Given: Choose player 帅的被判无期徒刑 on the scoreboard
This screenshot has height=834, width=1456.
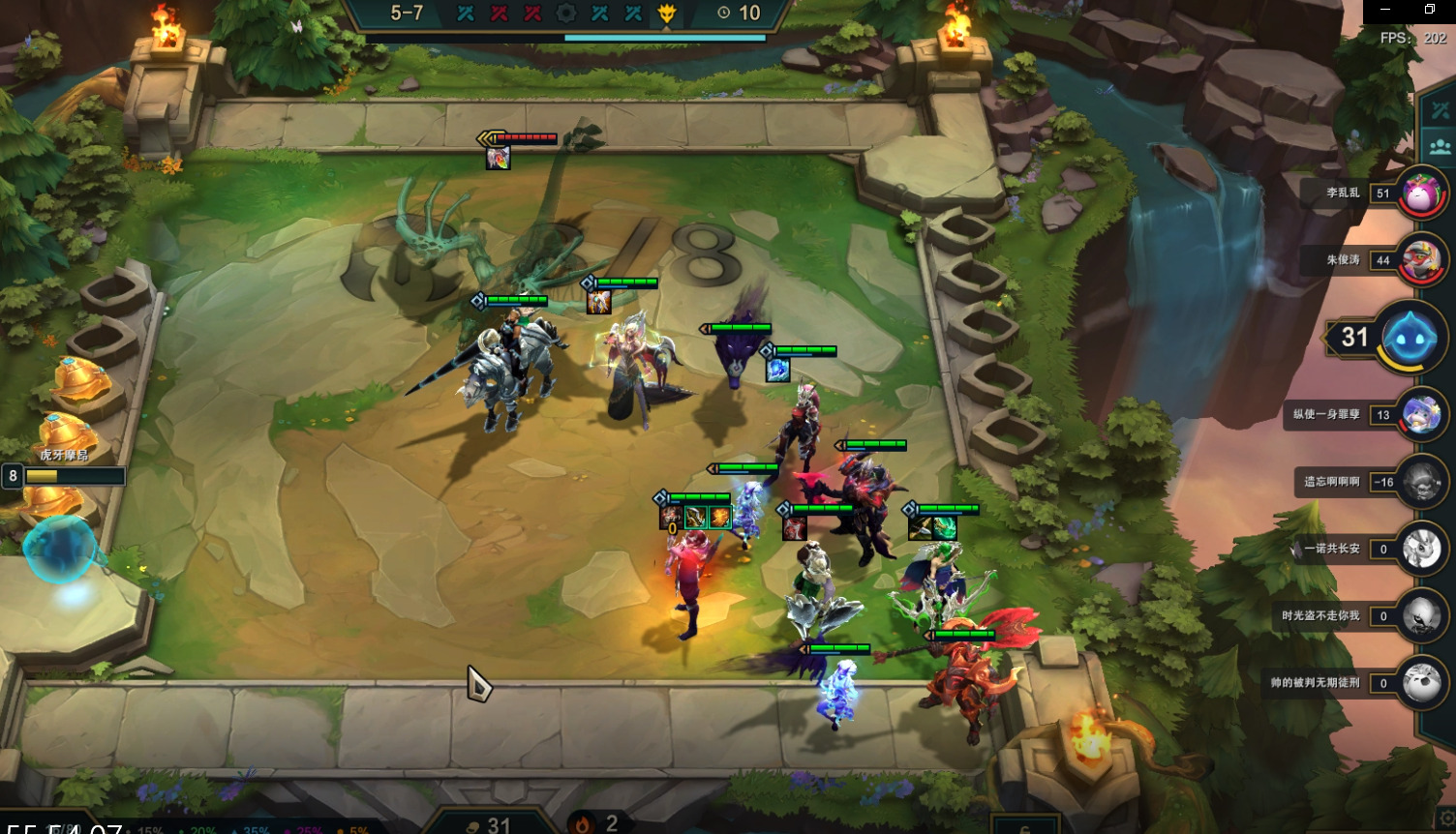Looking at the screenshot, I should click(x=1422, y=683).
